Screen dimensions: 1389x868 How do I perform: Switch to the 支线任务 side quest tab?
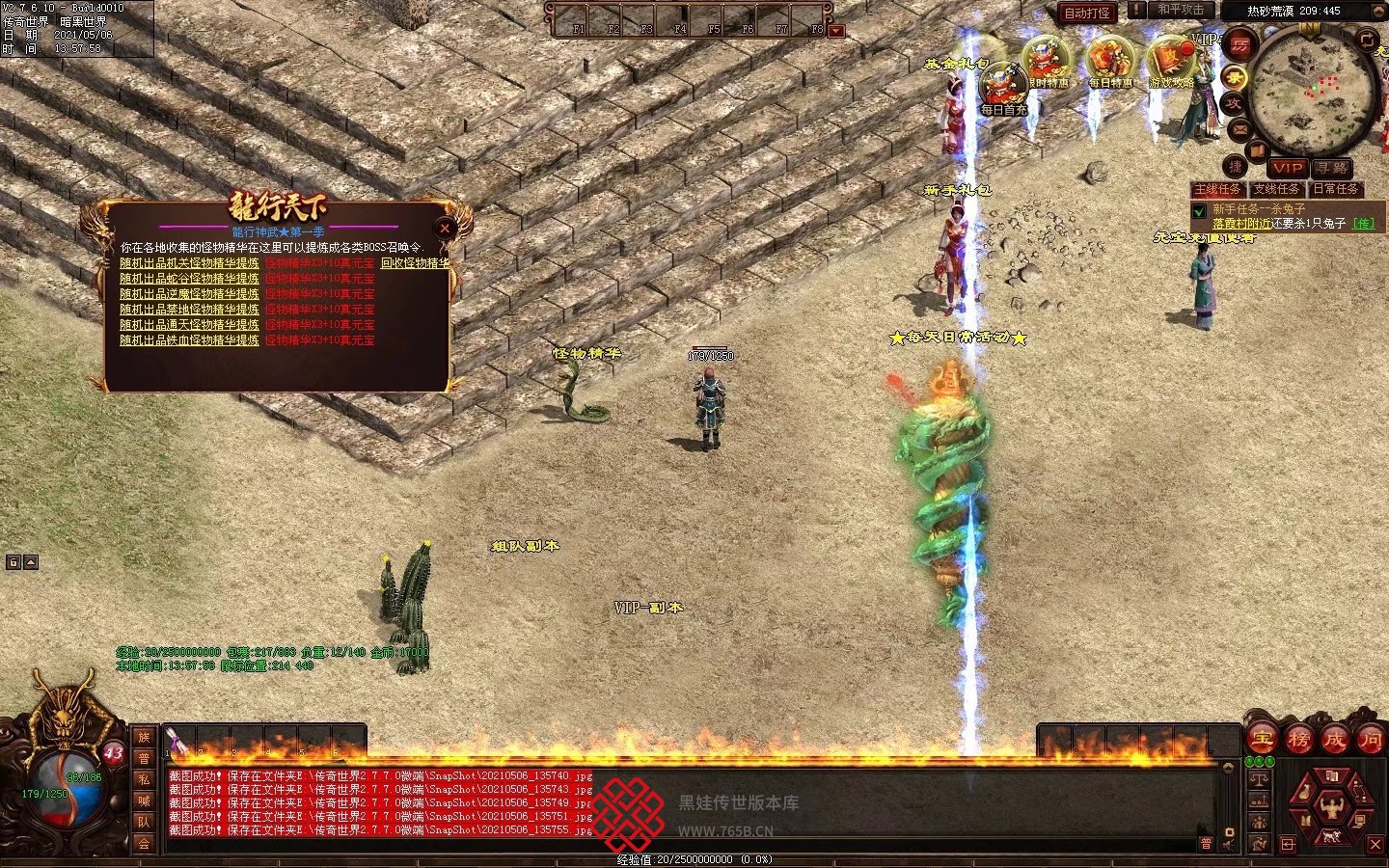click(x=1276, y=189)
